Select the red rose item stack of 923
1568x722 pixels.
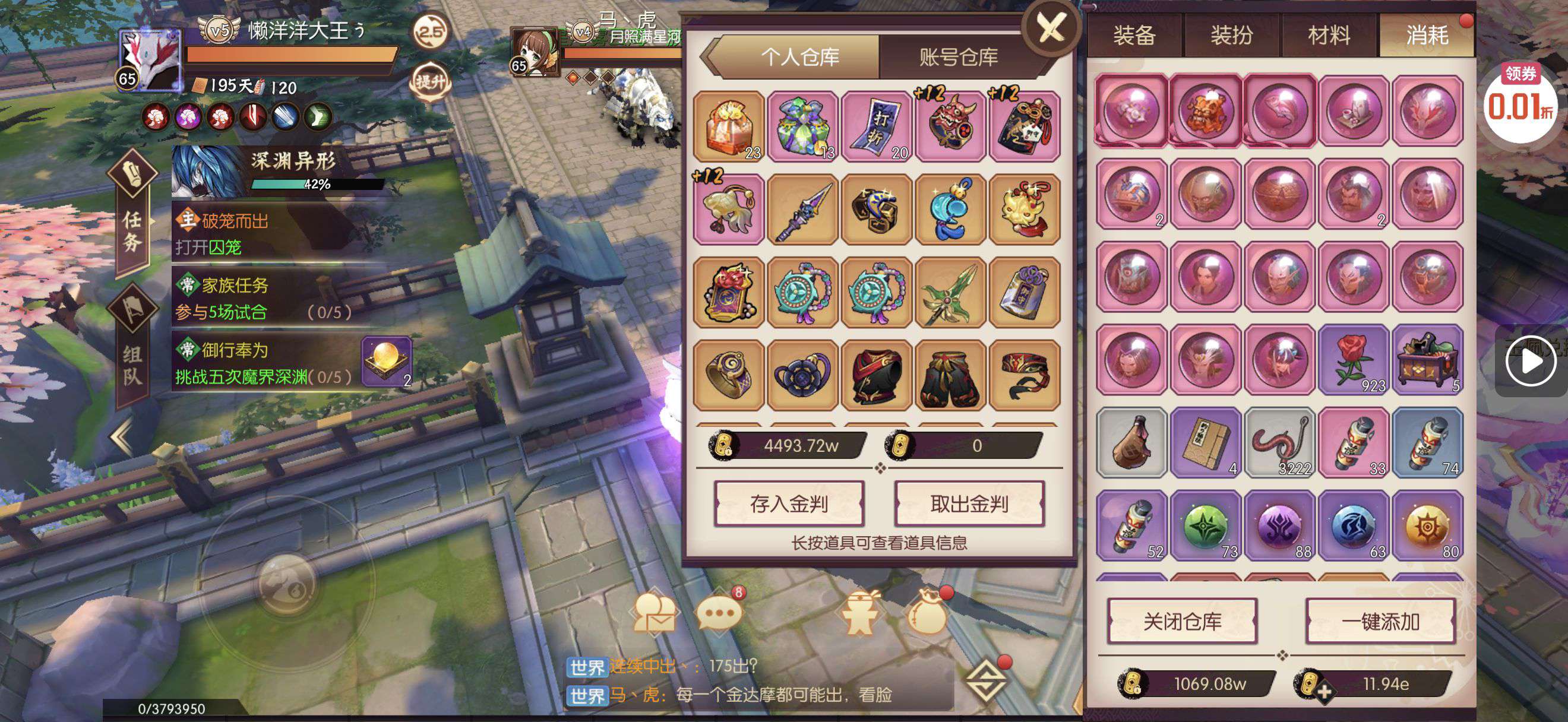pyautogui.click(x=1354, y=359)
